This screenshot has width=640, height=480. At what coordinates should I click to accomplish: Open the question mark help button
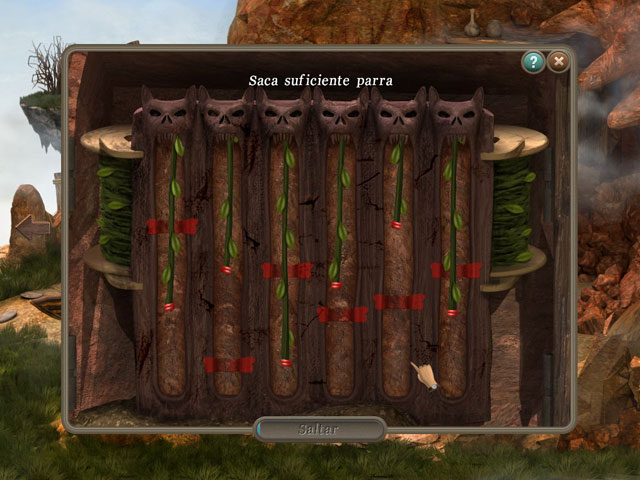click(533, 63)
